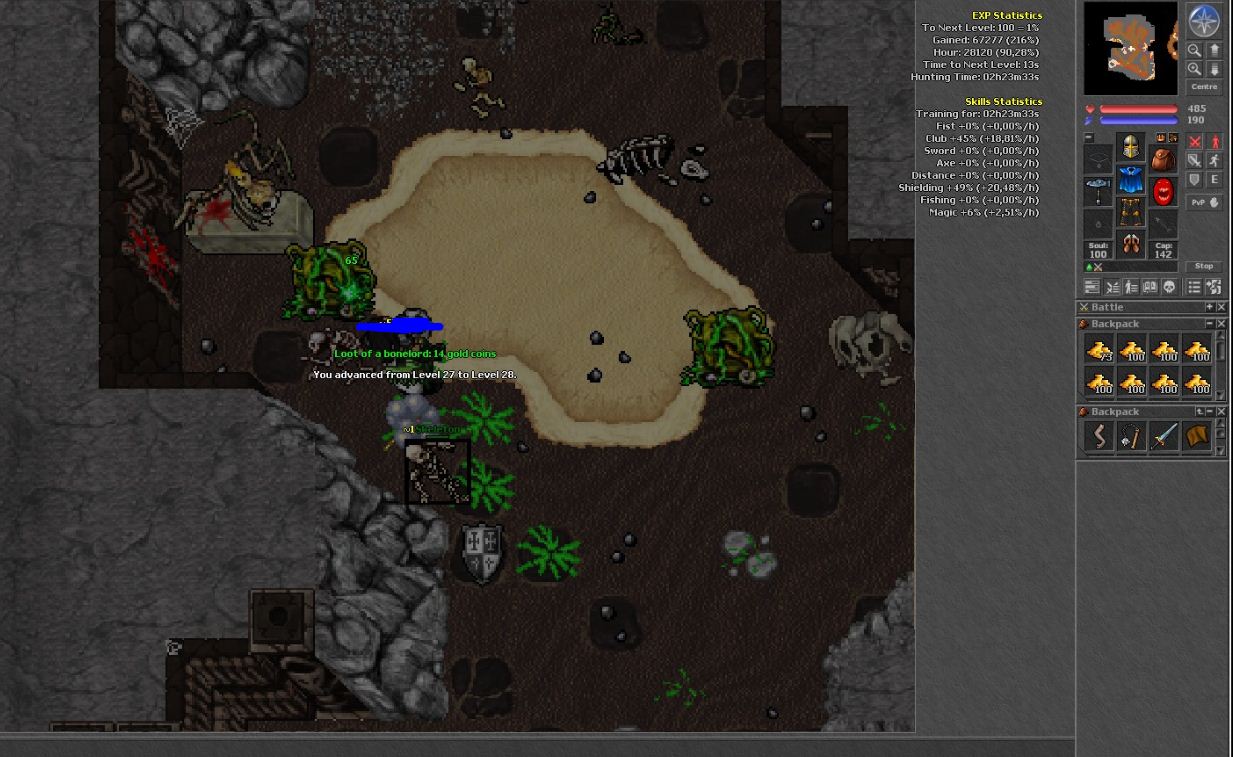The width and height of the screenshot is (1233, 757).
Task: Select the sword in the second backpack
Action: 1164,436
